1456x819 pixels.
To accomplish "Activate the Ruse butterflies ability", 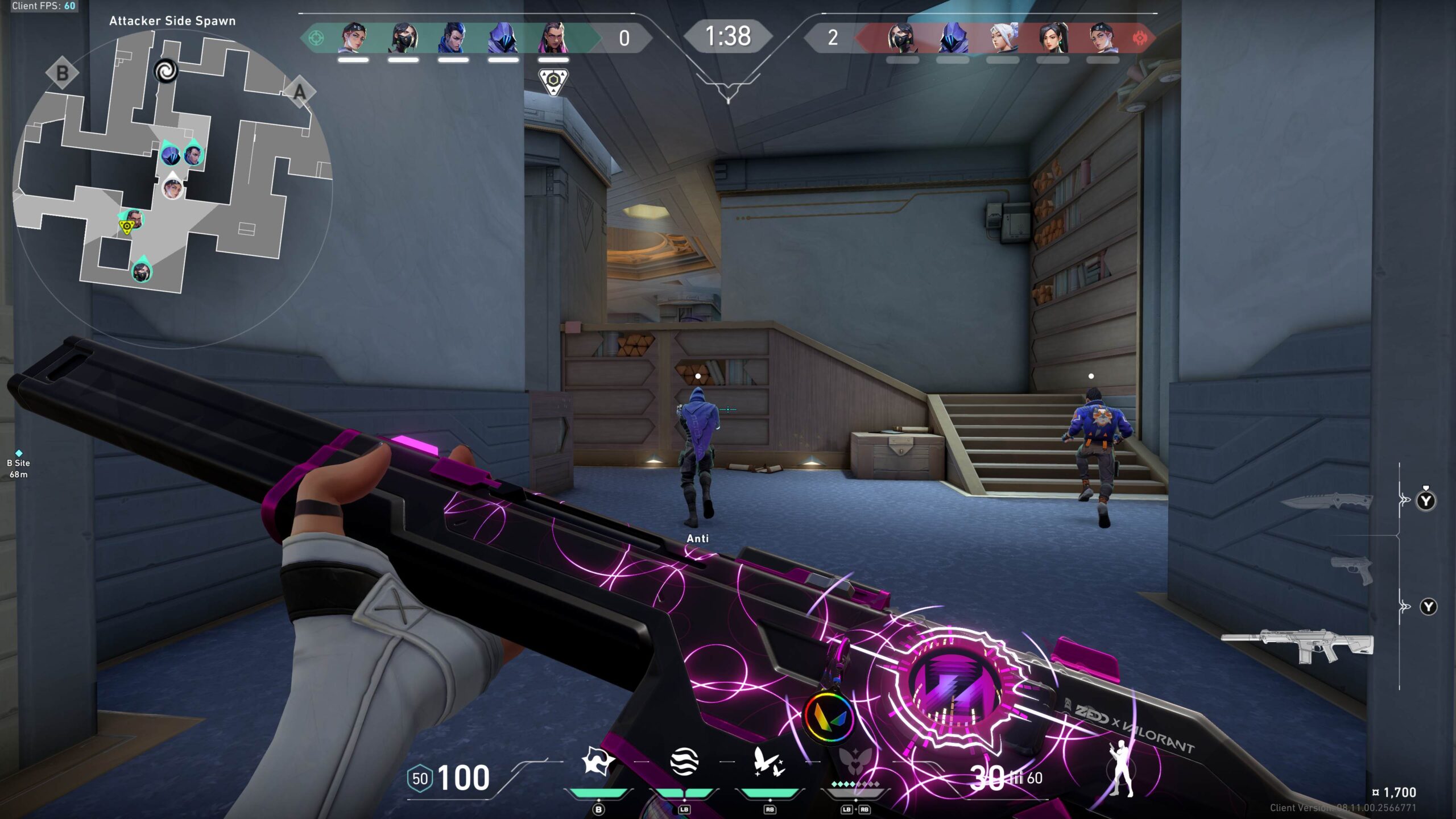I will point(769,762).
